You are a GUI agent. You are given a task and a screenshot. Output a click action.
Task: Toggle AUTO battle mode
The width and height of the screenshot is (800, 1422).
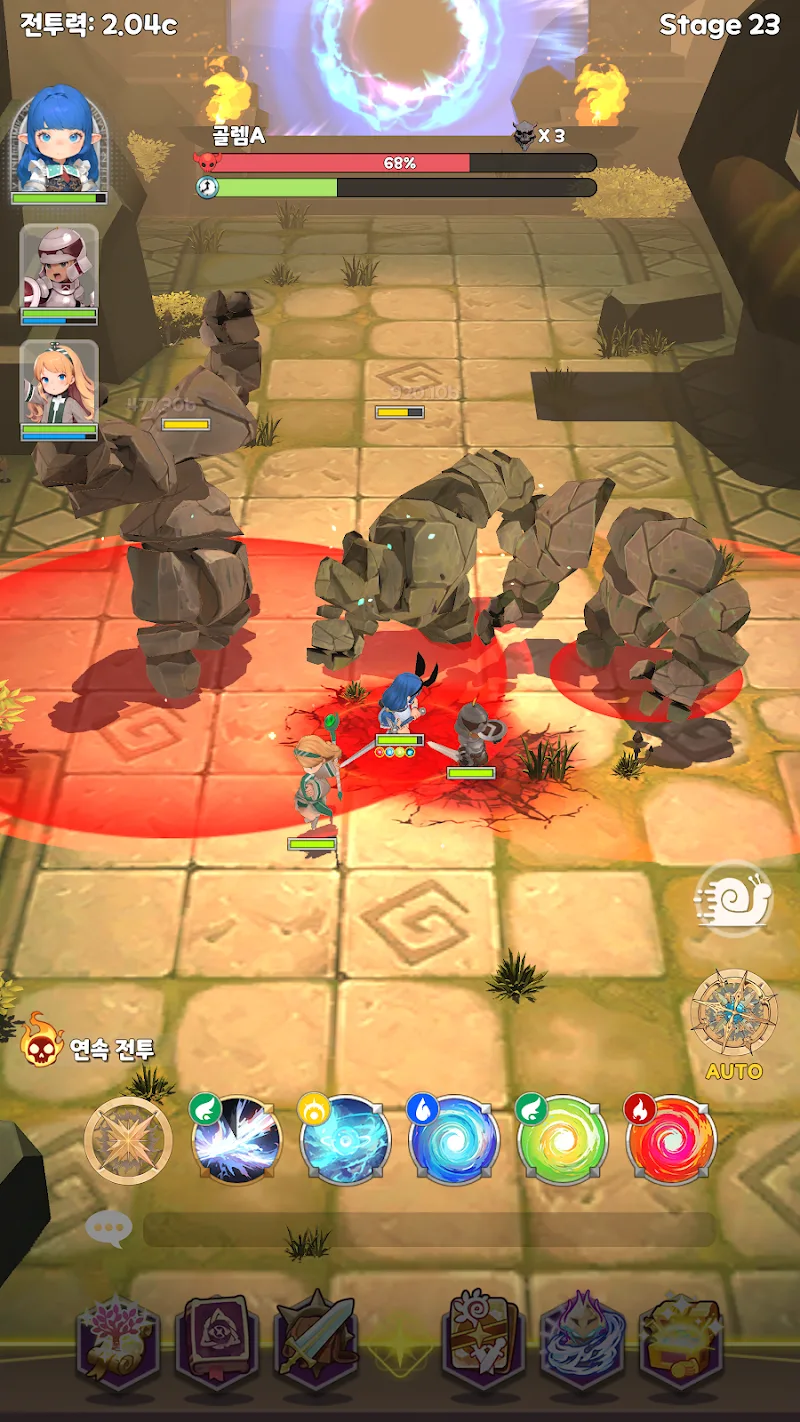pyautogui.click(x=734, y=1021)
